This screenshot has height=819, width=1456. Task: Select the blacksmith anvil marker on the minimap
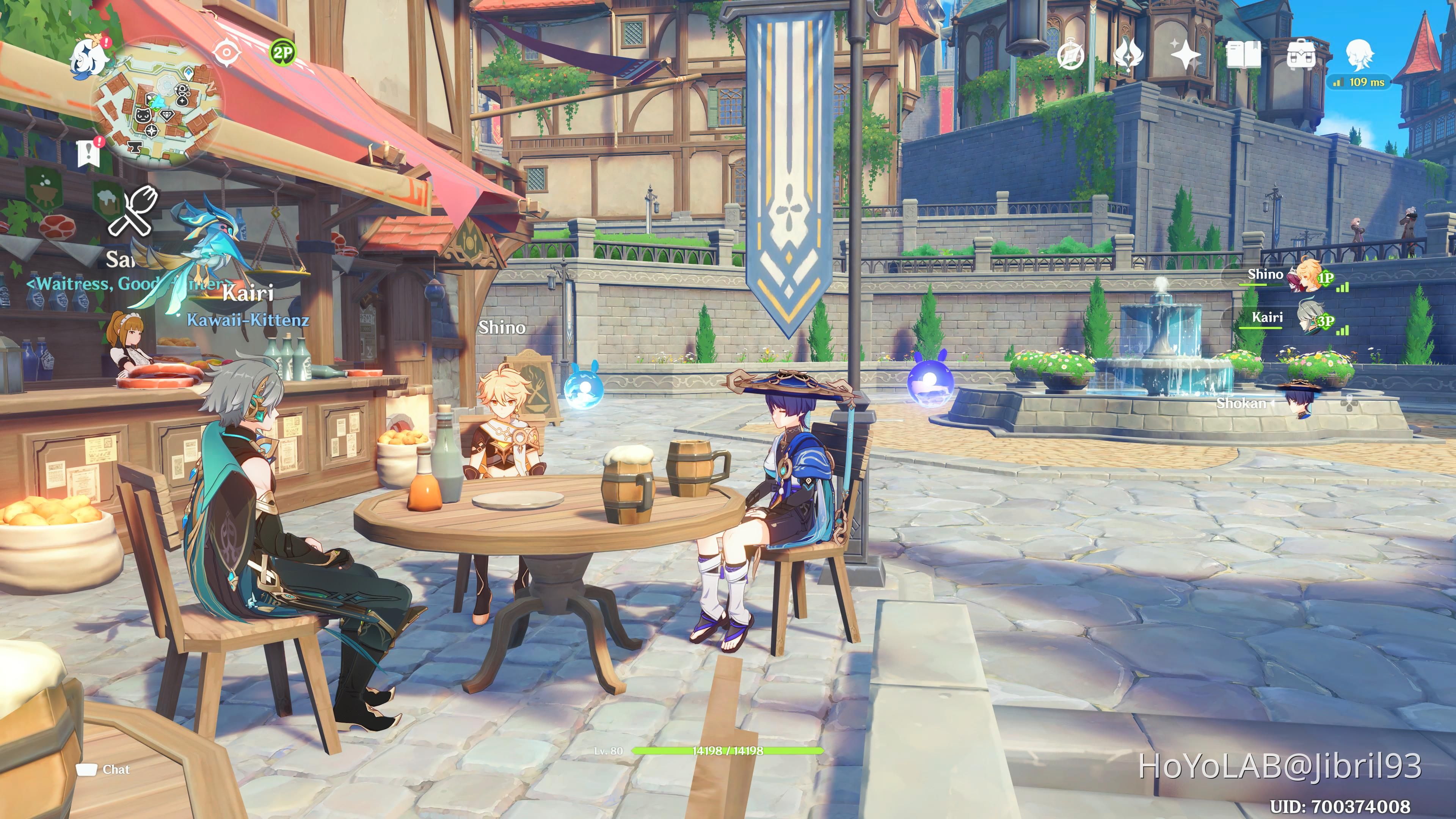135,147
